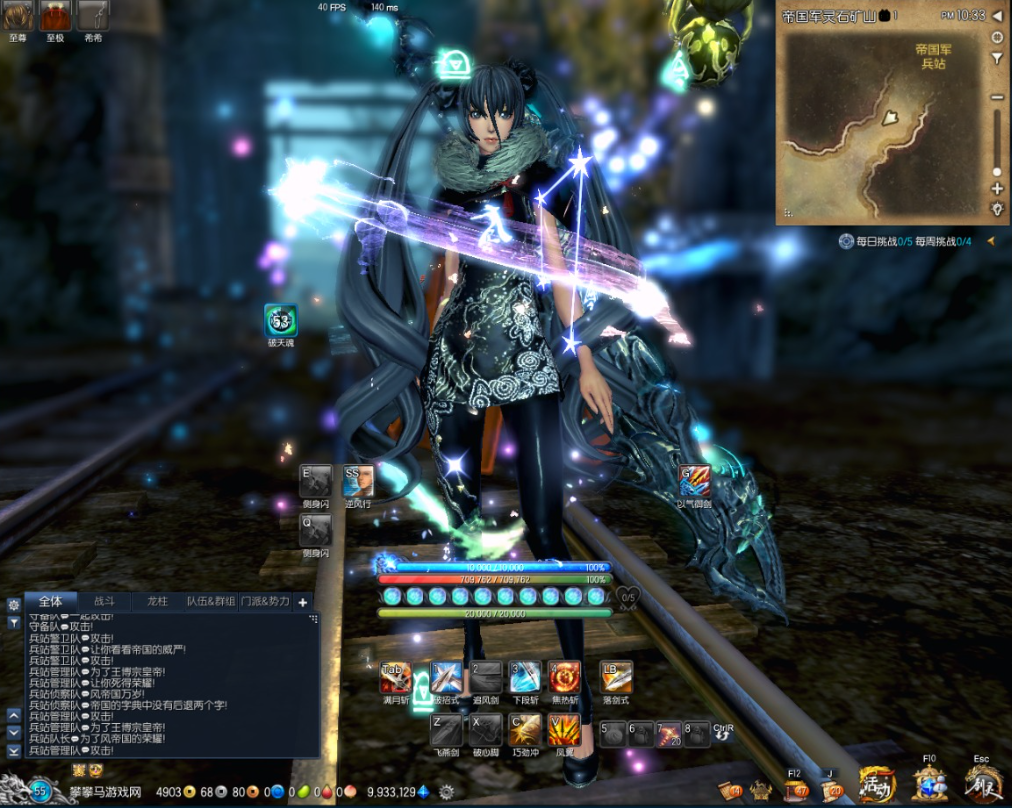Cast the 巧劲冲 skill
This screenshot has width=1012, height=808.
coord(525,730)
